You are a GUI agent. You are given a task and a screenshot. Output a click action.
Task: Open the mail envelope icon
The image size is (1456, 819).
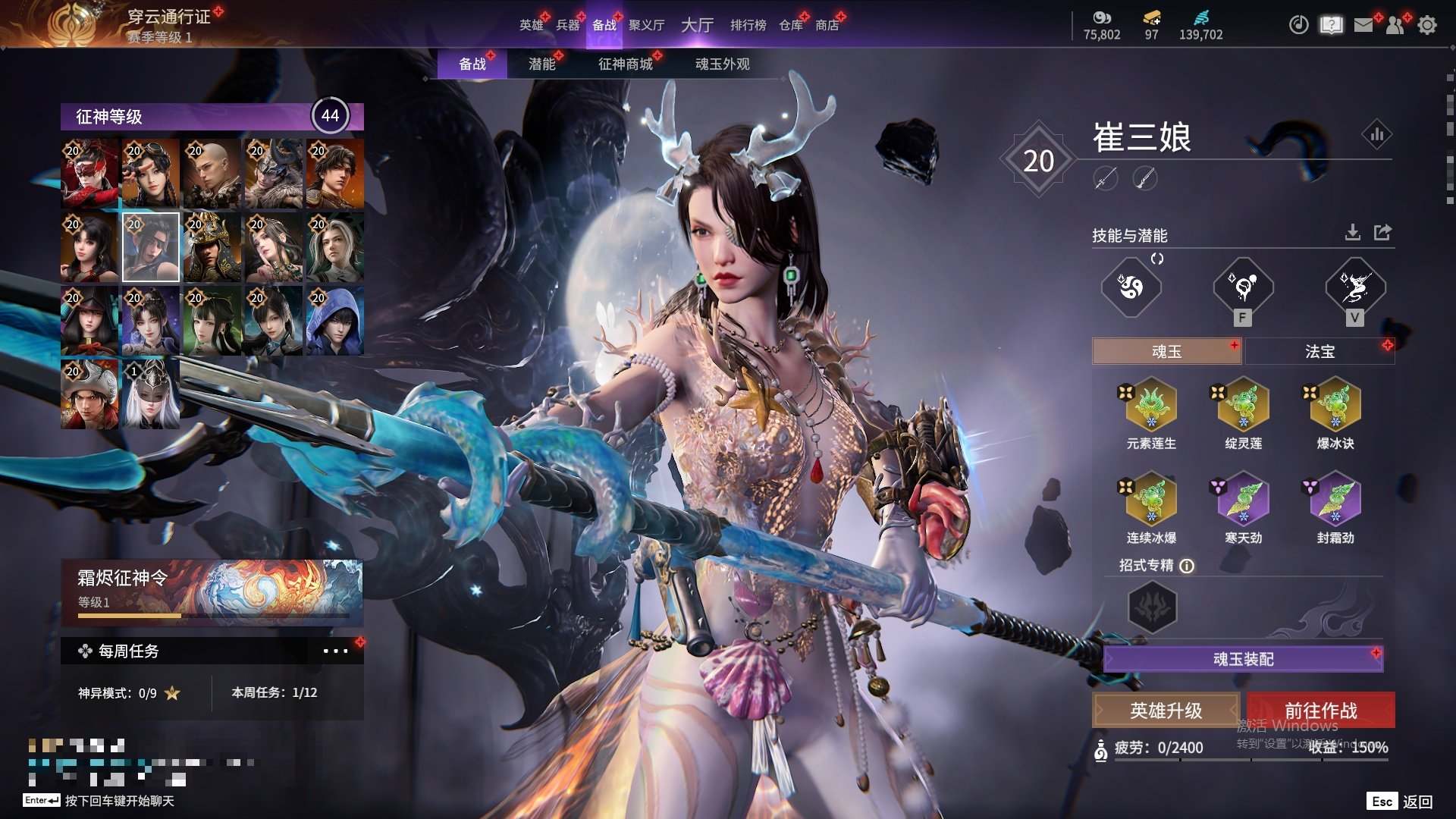tap(1363, 25)
